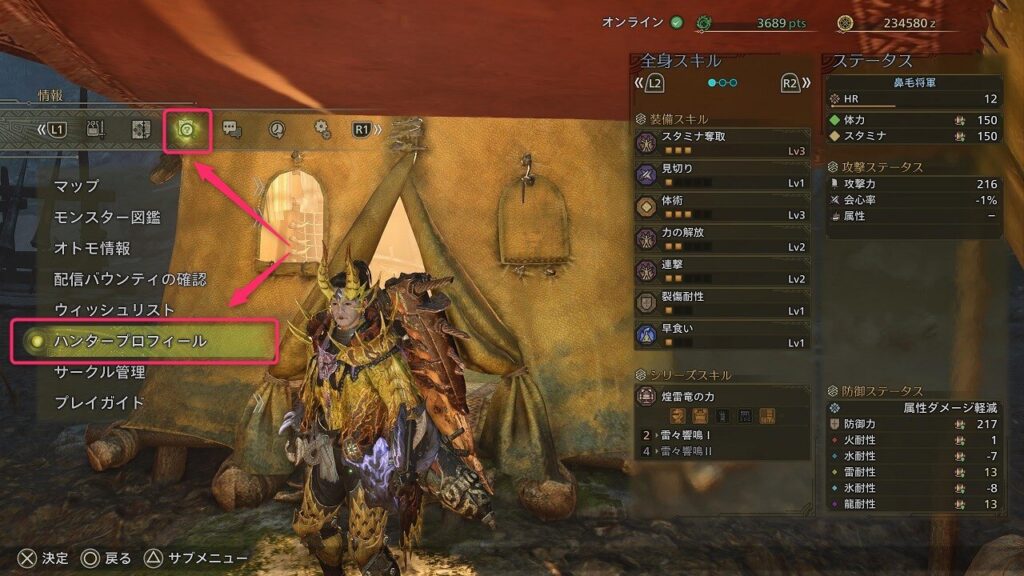Select the 裂傷耐性 skill row
The height and width of the screenshot is (576, 1024).
(x=722, y=304)
